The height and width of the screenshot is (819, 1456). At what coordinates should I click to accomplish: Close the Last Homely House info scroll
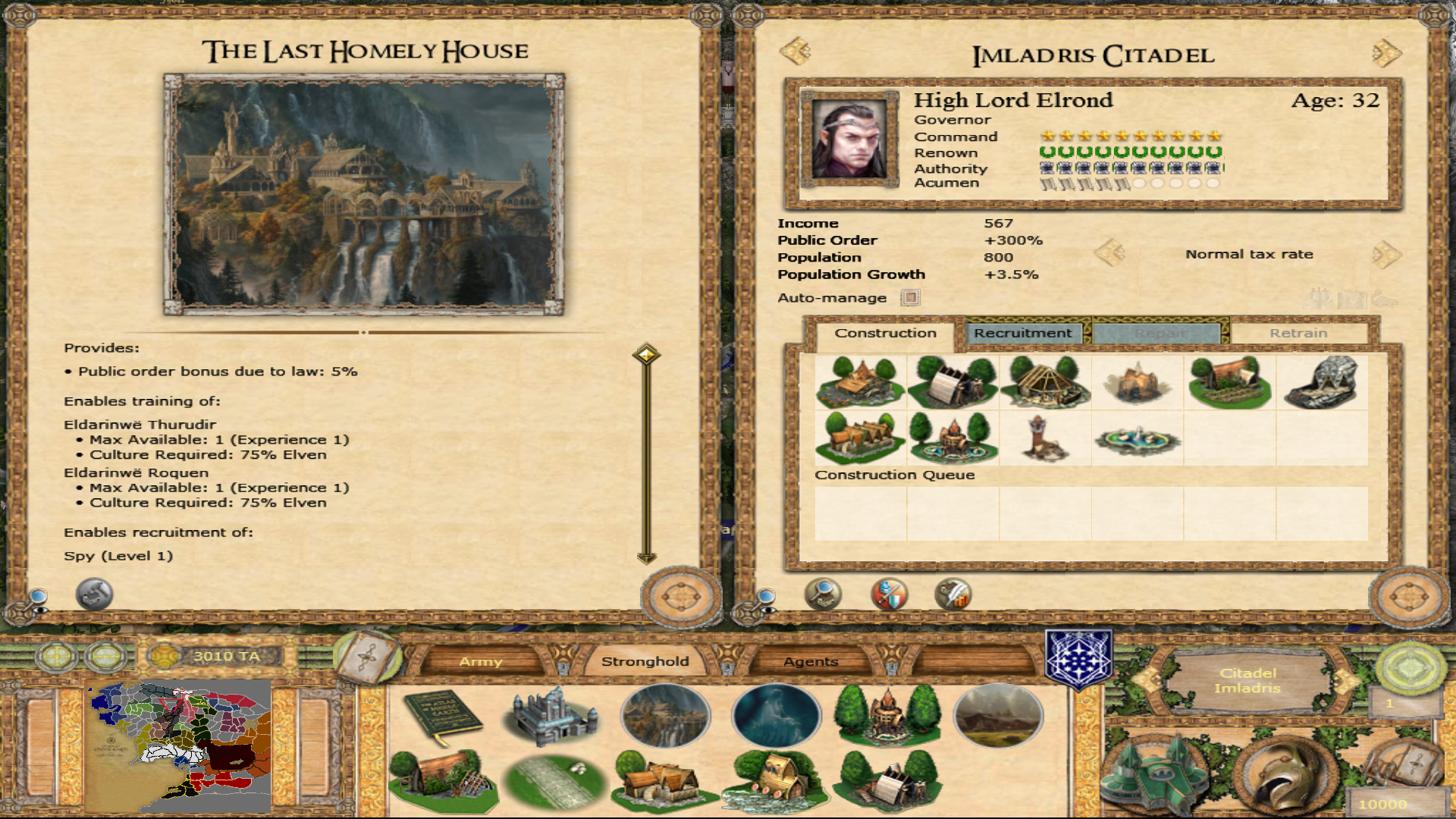pos(681,598)
